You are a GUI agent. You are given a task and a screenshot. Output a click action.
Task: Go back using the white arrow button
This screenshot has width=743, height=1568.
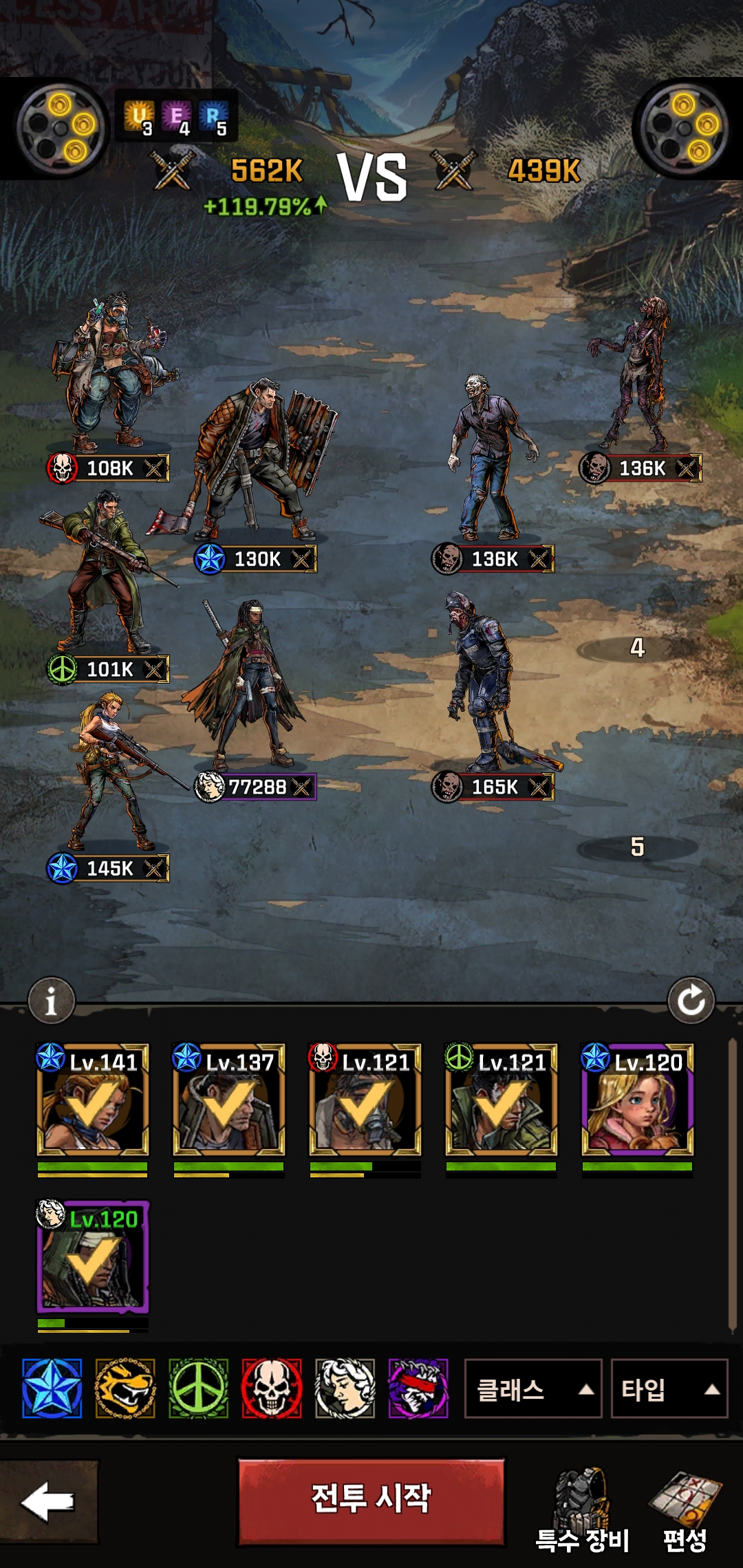tap(48, 1501)
